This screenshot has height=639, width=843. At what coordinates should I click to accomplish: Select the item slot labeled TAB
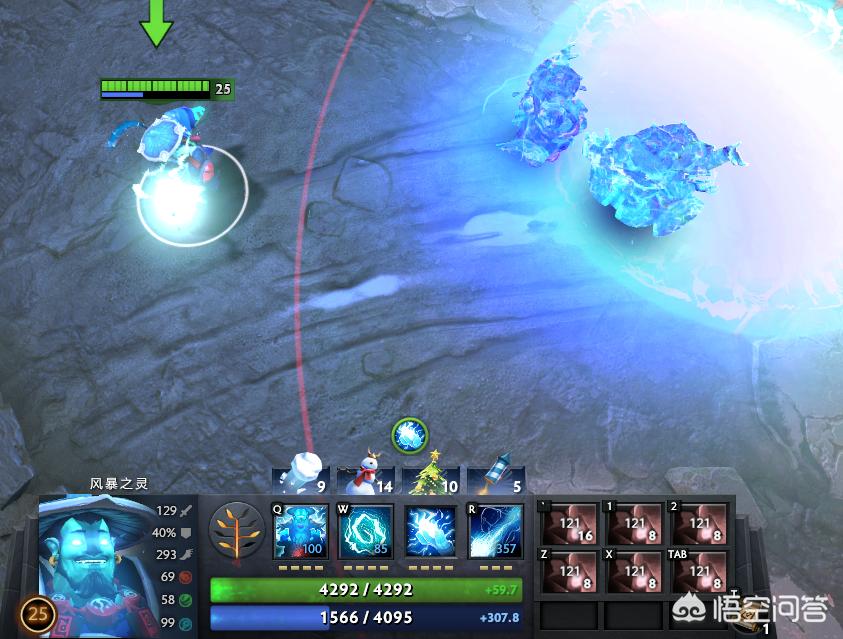(x=700, y=573)
